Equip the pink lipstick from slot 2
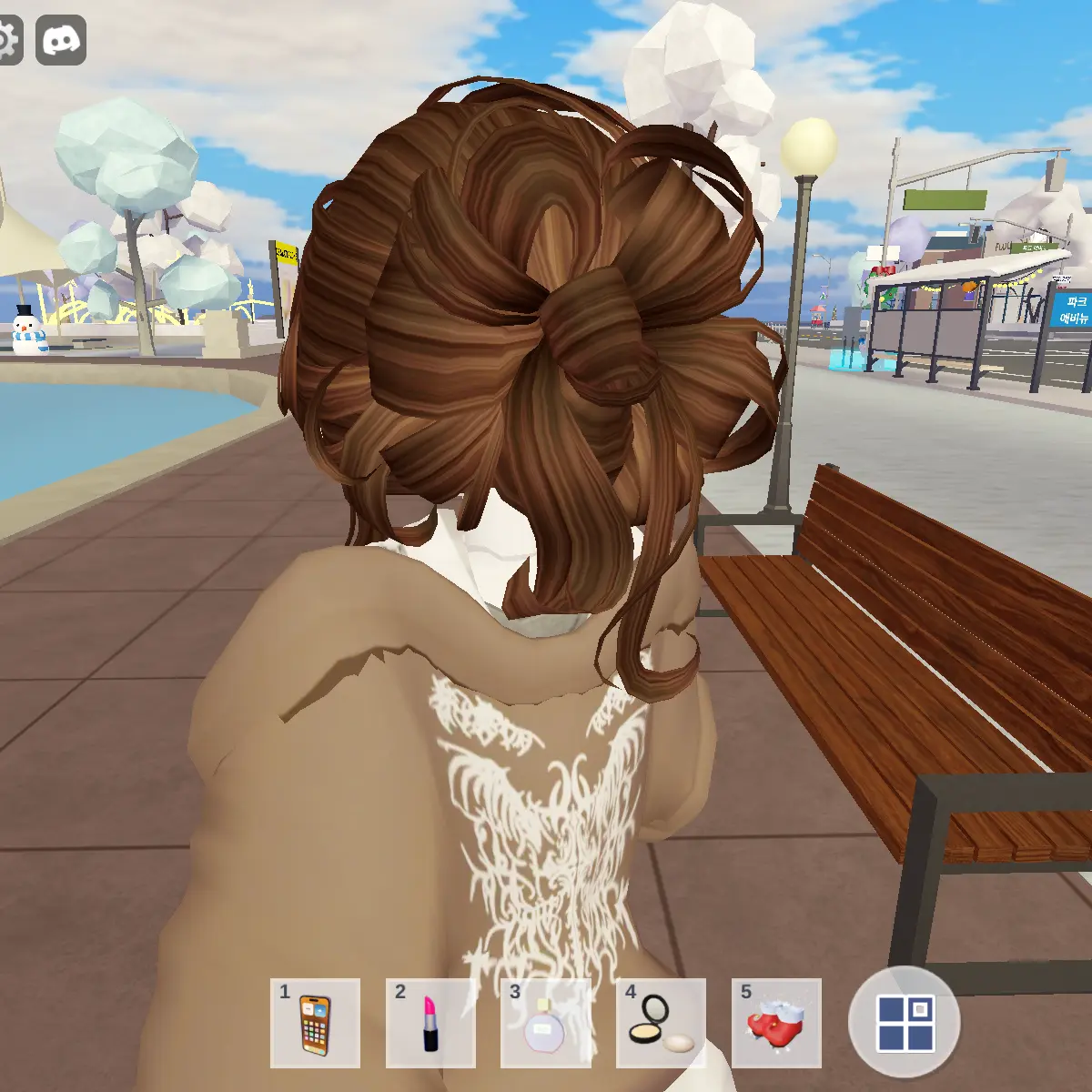The width and height of the screenshot is (1092, 1092). [430, 1023]
